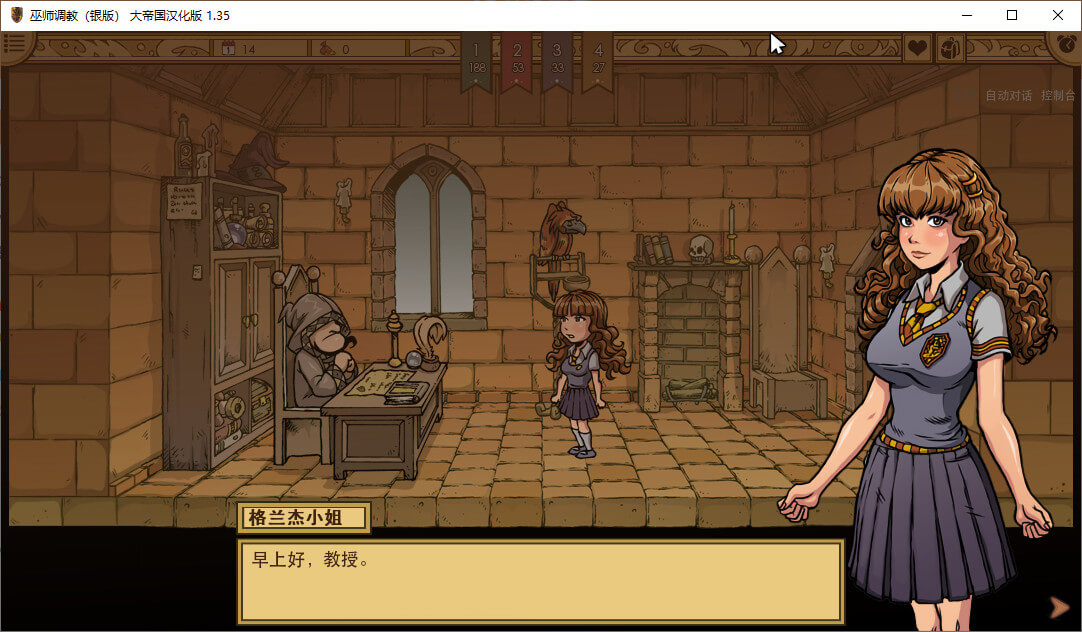This screenshot has width=1082, height=632.
Task: Click the calendar day counter icon
Action: click(x=229, y=48)
